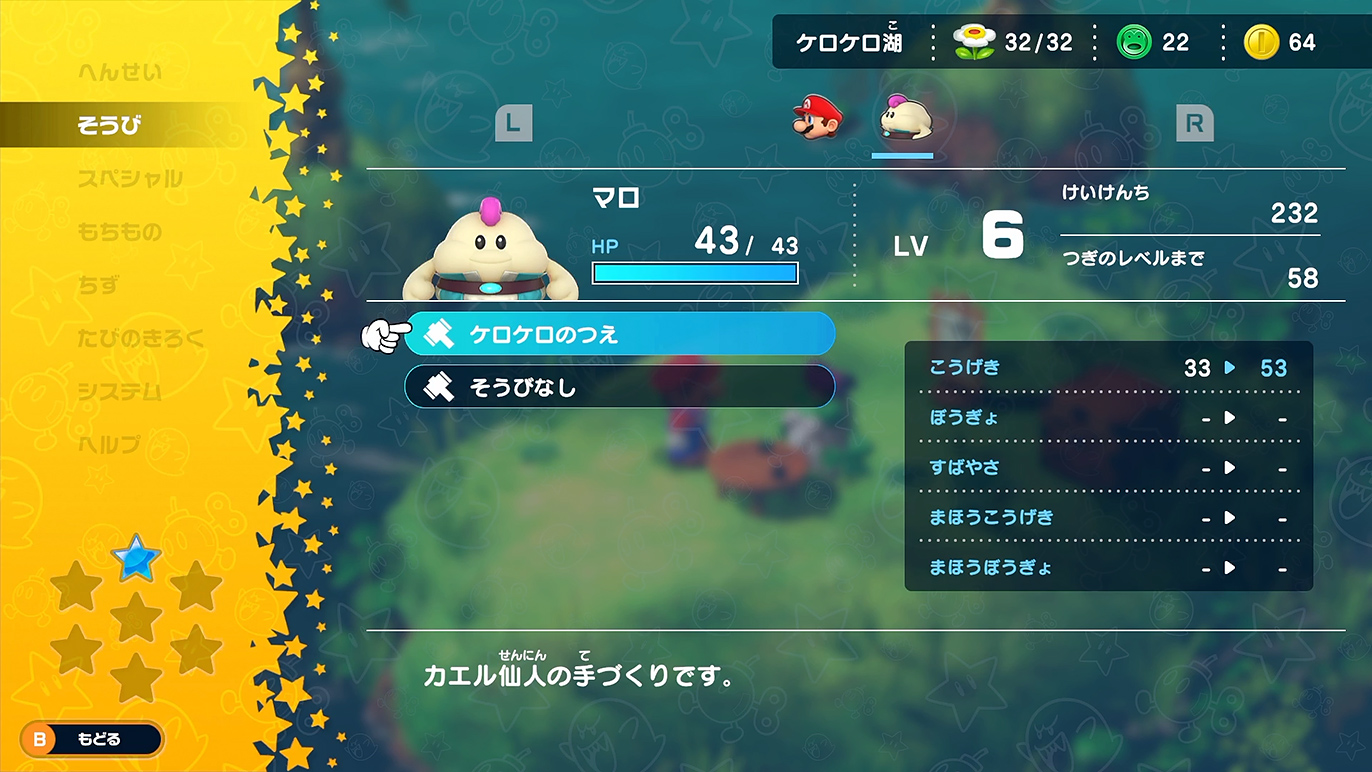Select the blue star in the star rank display
Screen dimensions: 1372x772
(136, 560)
